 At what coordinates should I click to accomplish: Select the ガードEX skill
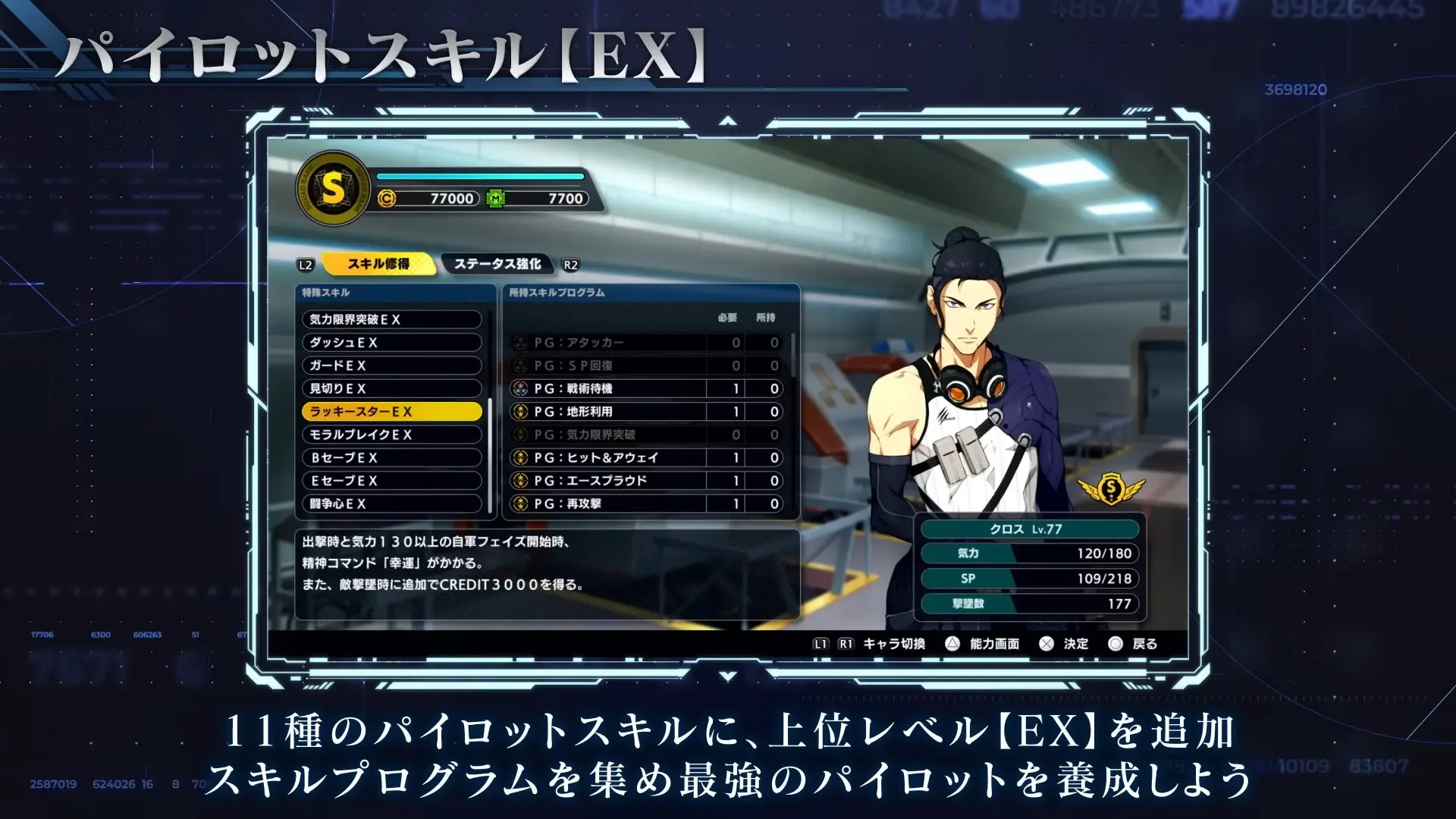(391, 366)
